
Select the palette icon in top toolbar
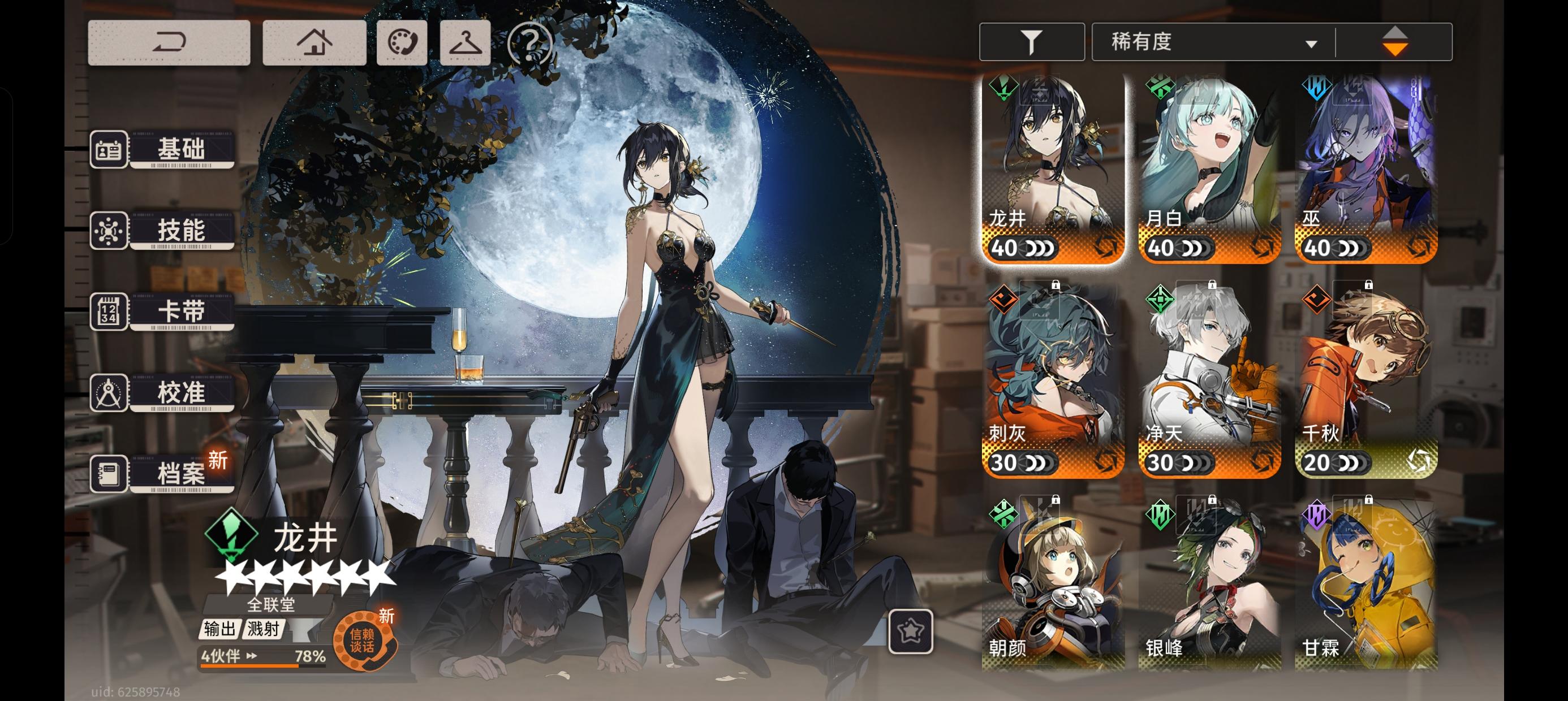coord(402,42)
